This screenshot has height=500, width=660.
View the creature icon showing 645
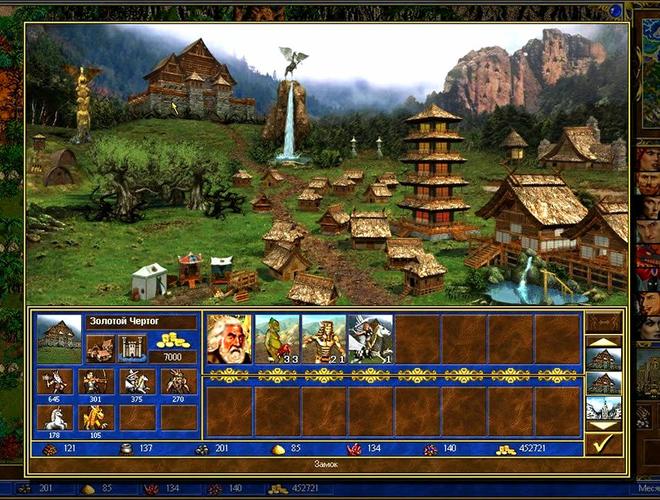[54, 382]
